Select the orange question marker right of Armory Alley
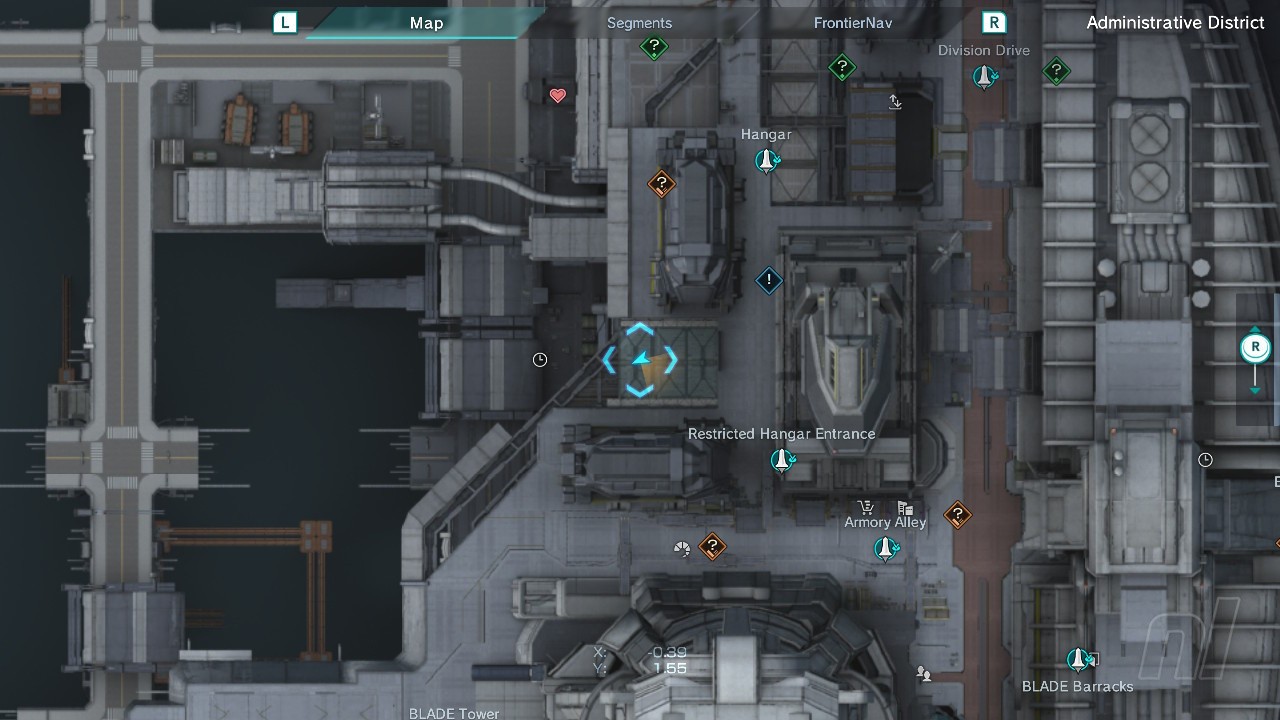1280x720 pixels. coord(958,515)
